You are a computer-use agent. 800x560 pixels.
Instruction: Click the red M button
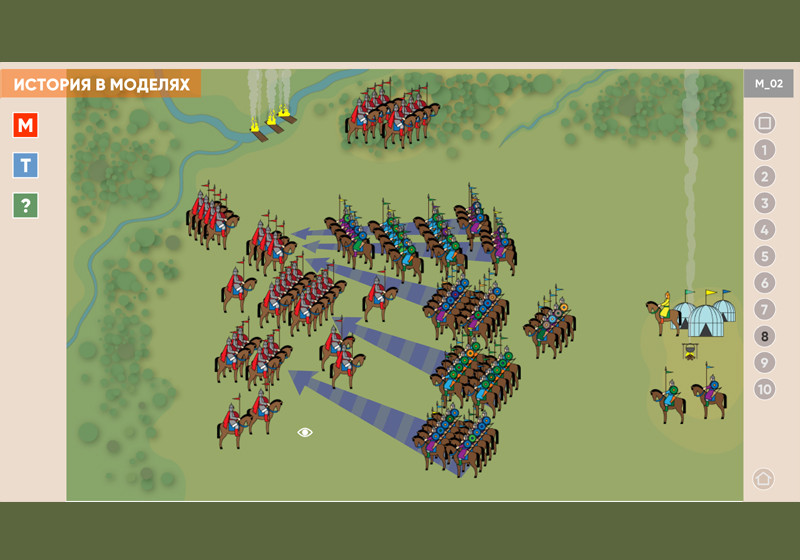(x=26, y=126)
